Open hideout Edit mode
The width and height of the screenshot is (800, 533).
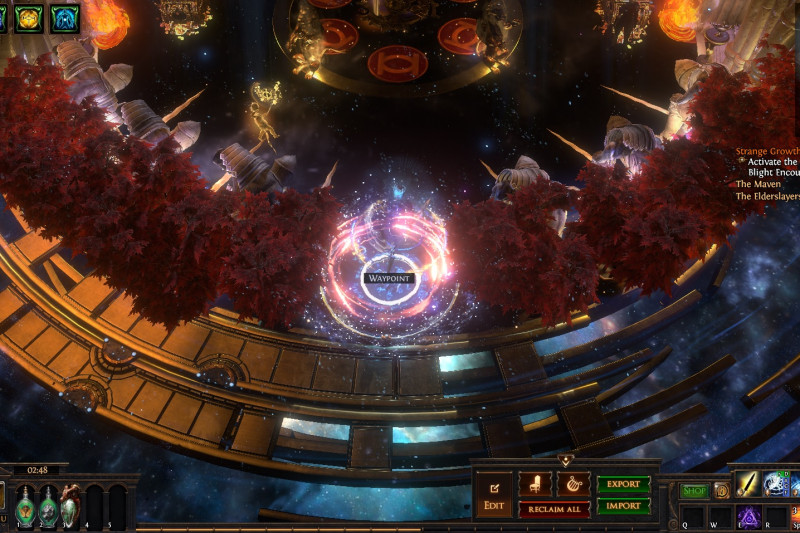coord(494,494)
